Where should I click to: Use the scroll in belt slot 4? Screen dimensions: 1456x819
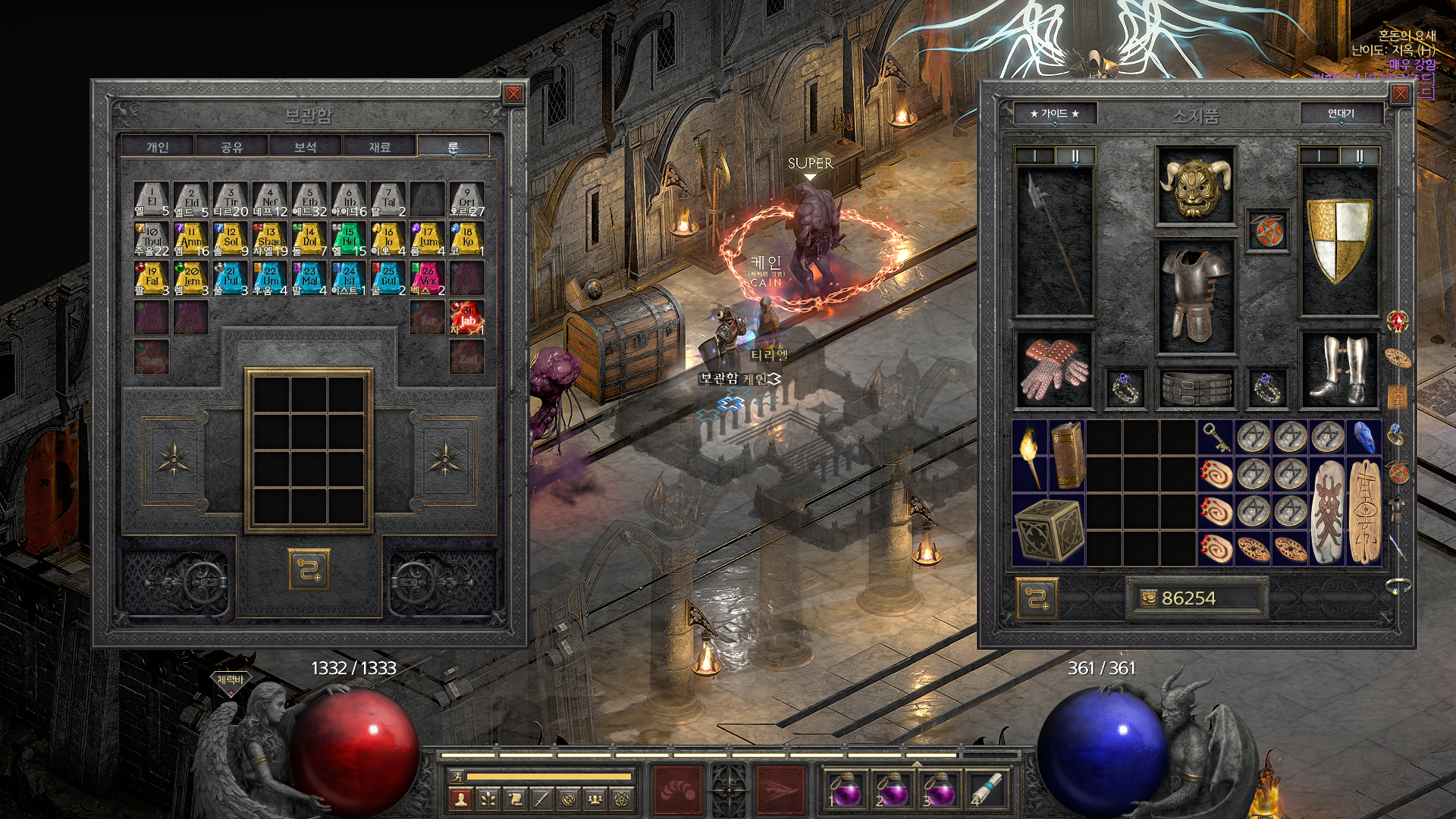987,789
